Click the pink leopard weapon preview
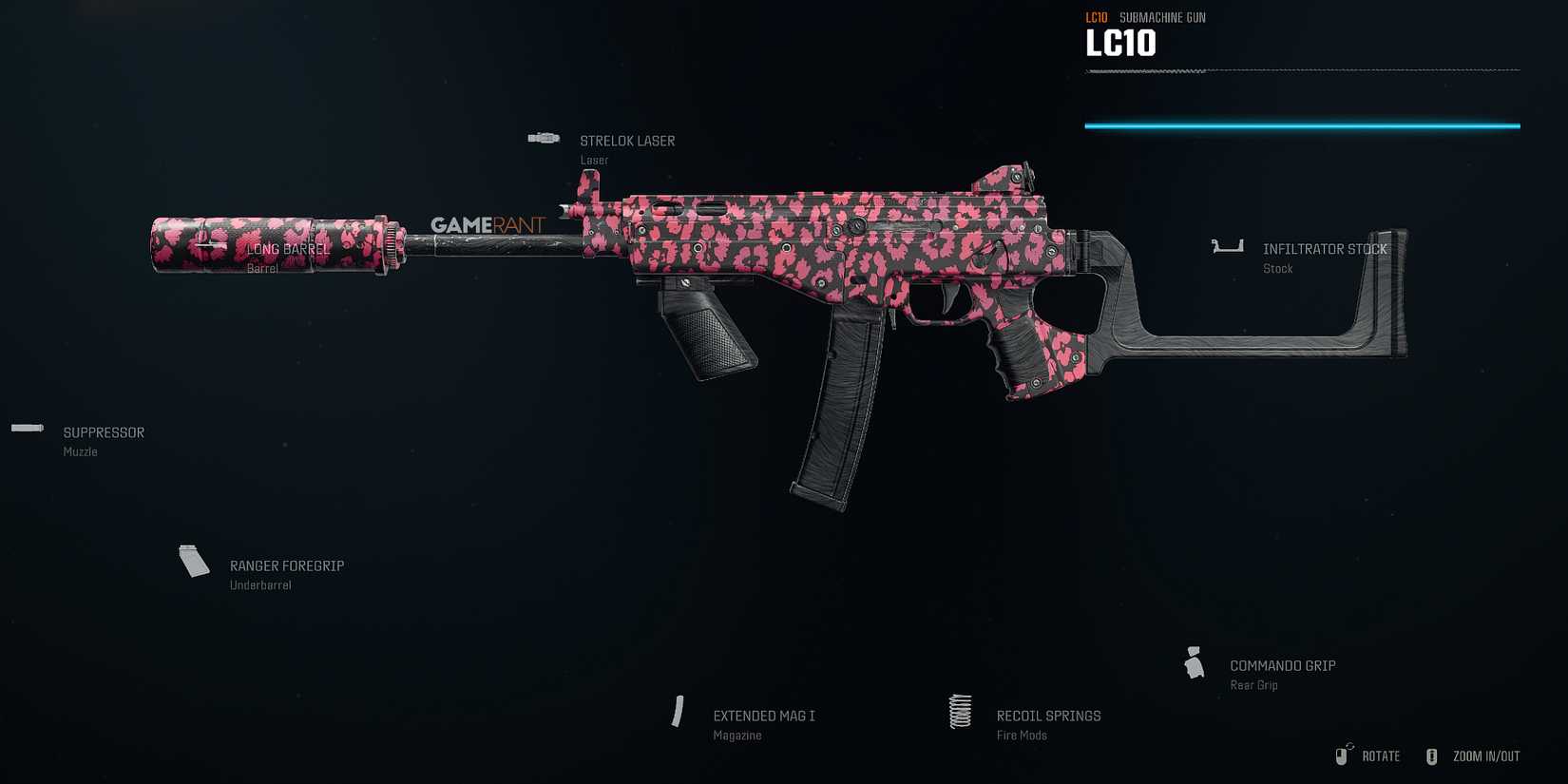This screenshot has width=1568, height=784. click(808, 266)
